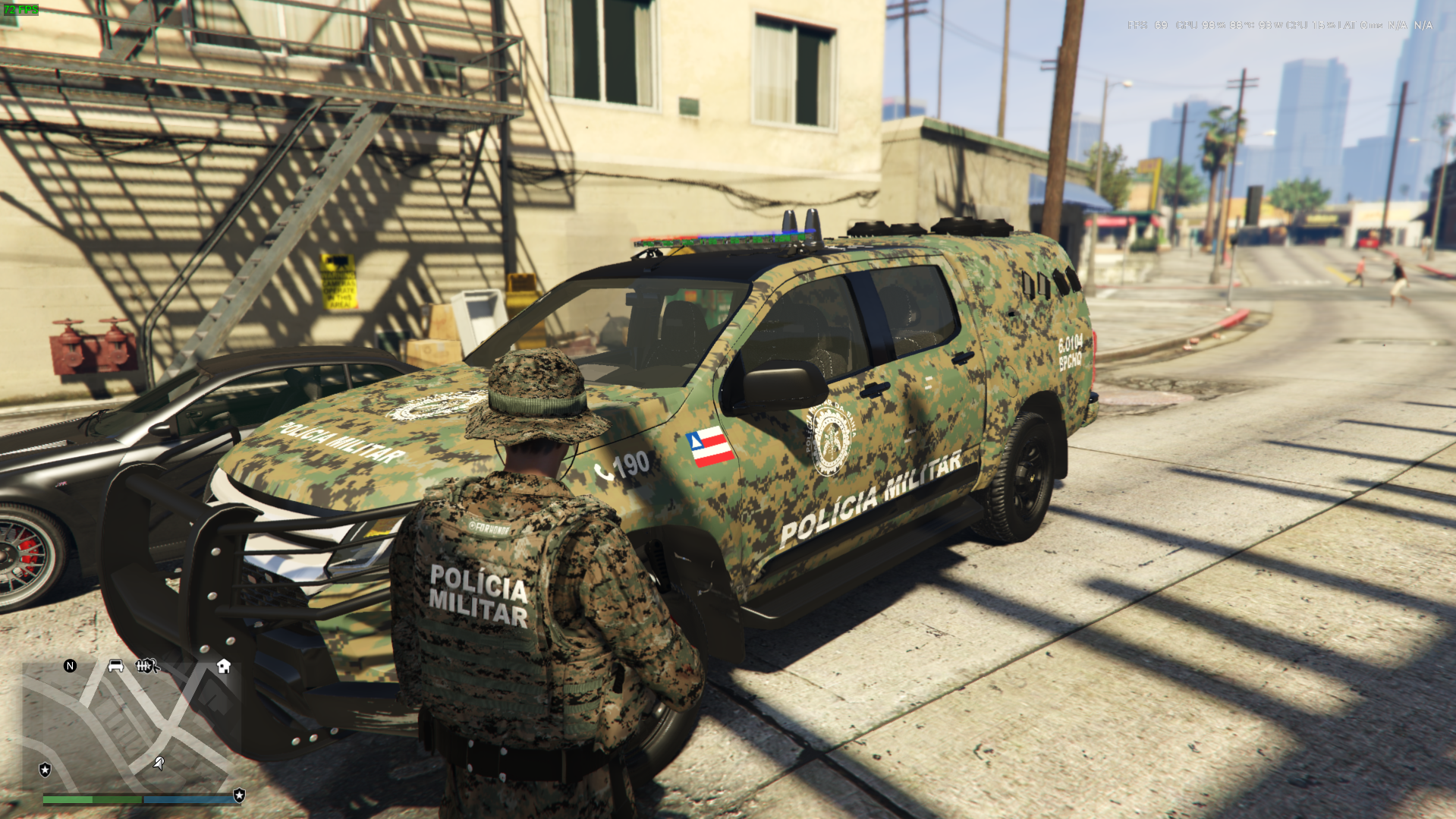Click the player arrow on the minimap
This screenshot has width=1456, height=819.
point(159,762)
